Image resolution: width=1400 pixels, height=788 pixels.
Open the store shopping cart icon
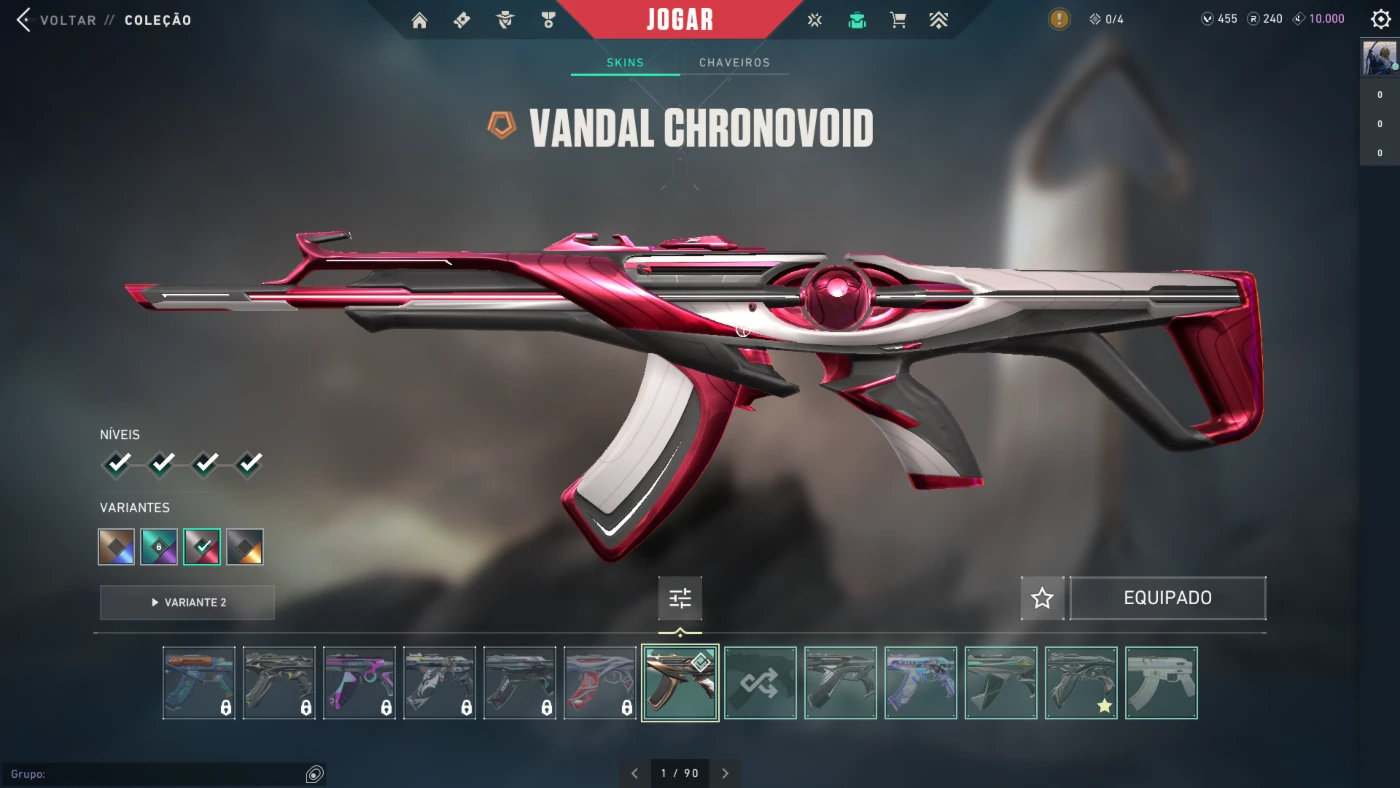click(898, 20)
